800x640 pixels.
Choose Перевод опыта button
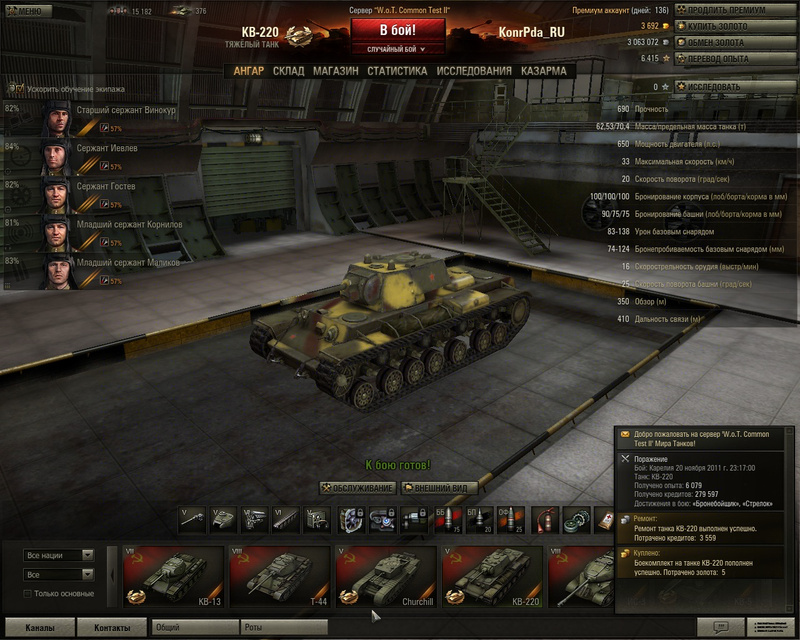pos(734,58)
